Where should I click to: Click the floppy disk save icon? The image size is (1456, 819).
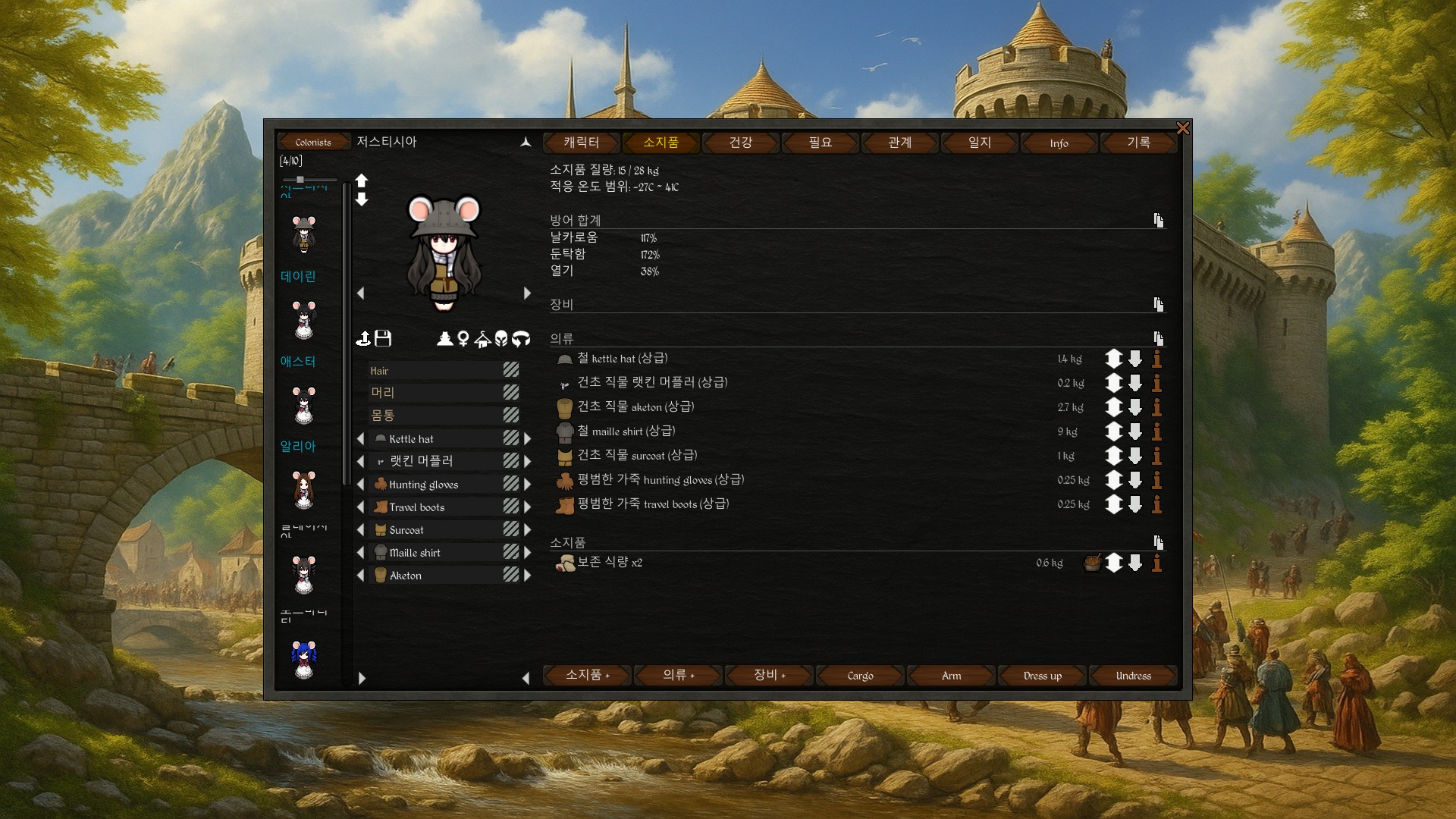383,338
